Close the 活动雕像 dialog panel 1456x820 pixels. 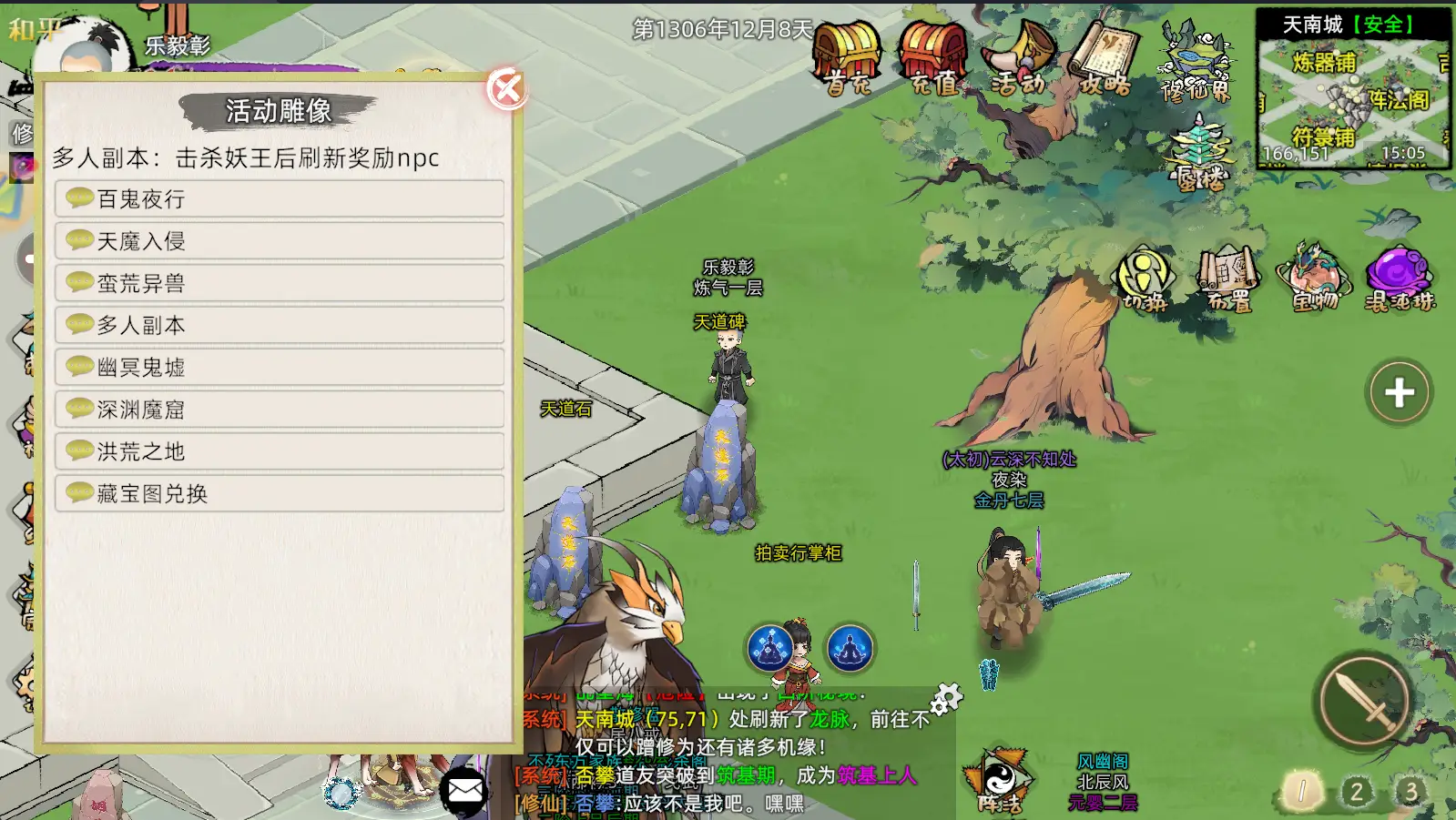(506, 89)
